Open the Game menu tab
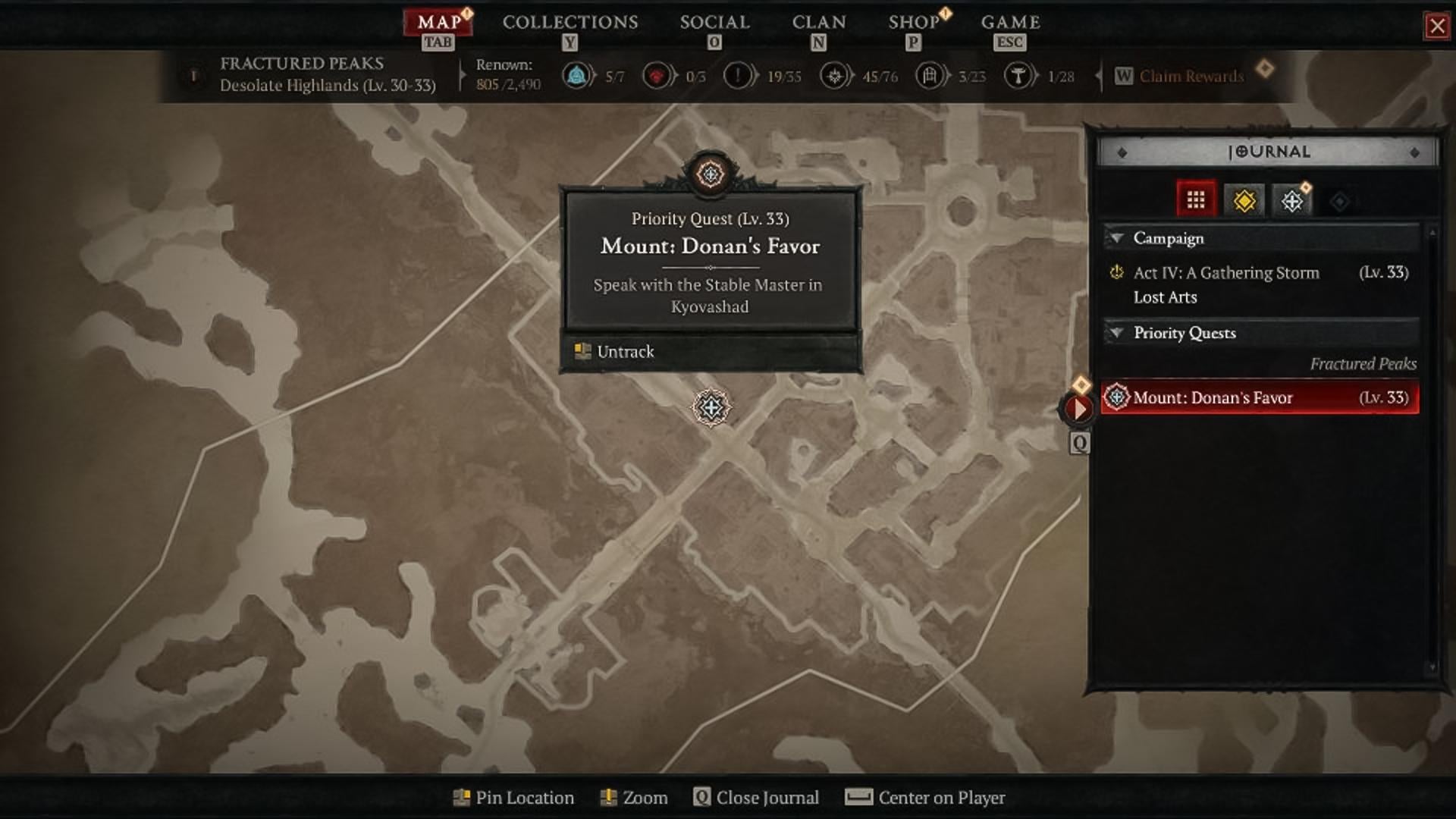 1010,22
